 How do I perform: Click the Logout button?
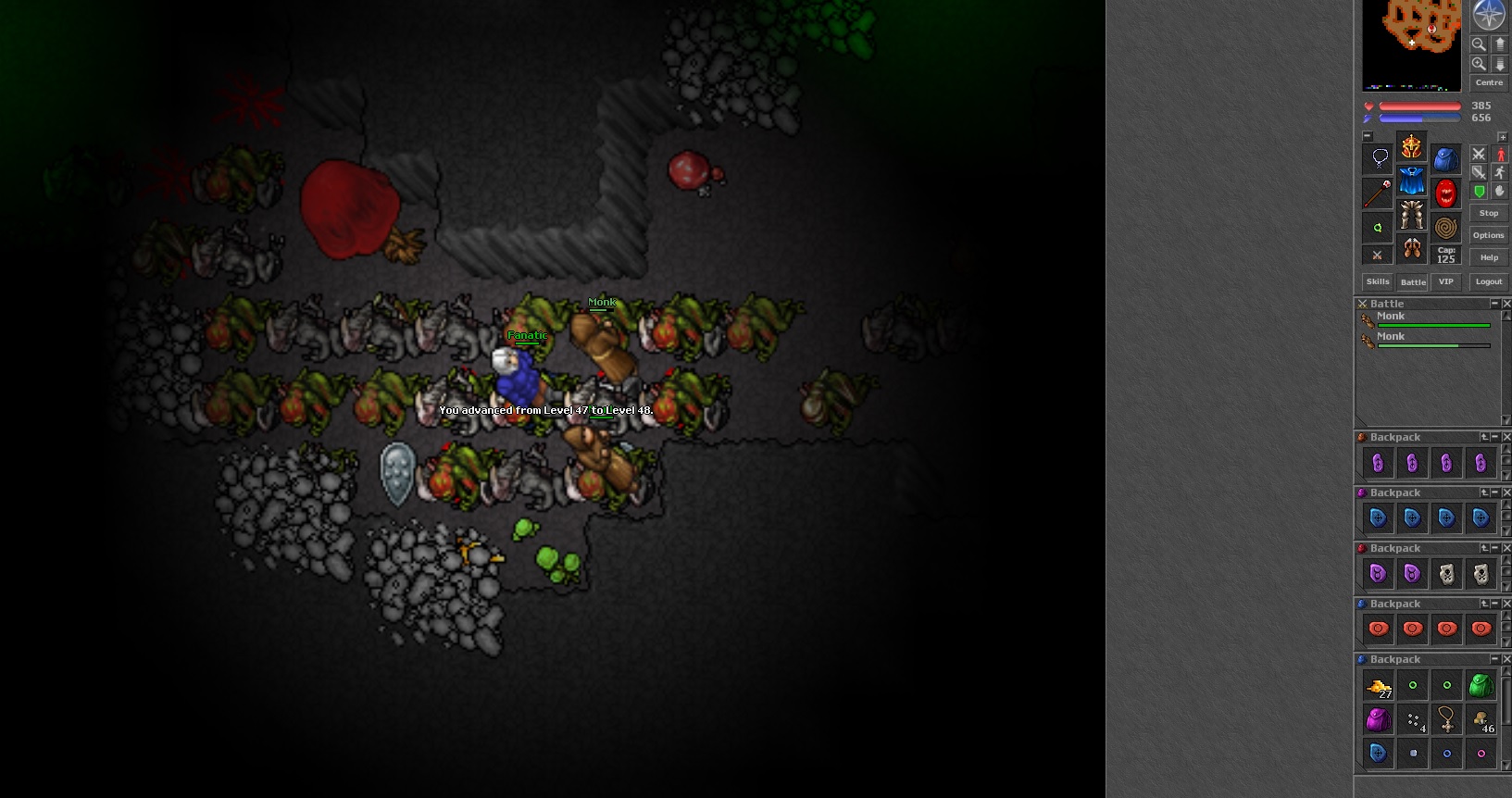(x=1489, y=281)
